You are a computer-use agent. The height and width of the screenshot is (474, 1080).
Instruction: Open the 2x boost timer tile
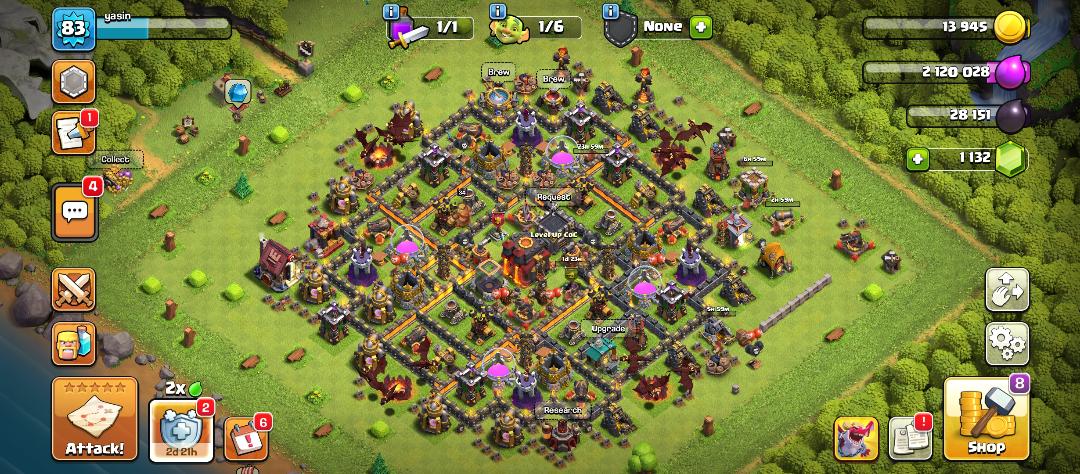click(x=181, y=431)
